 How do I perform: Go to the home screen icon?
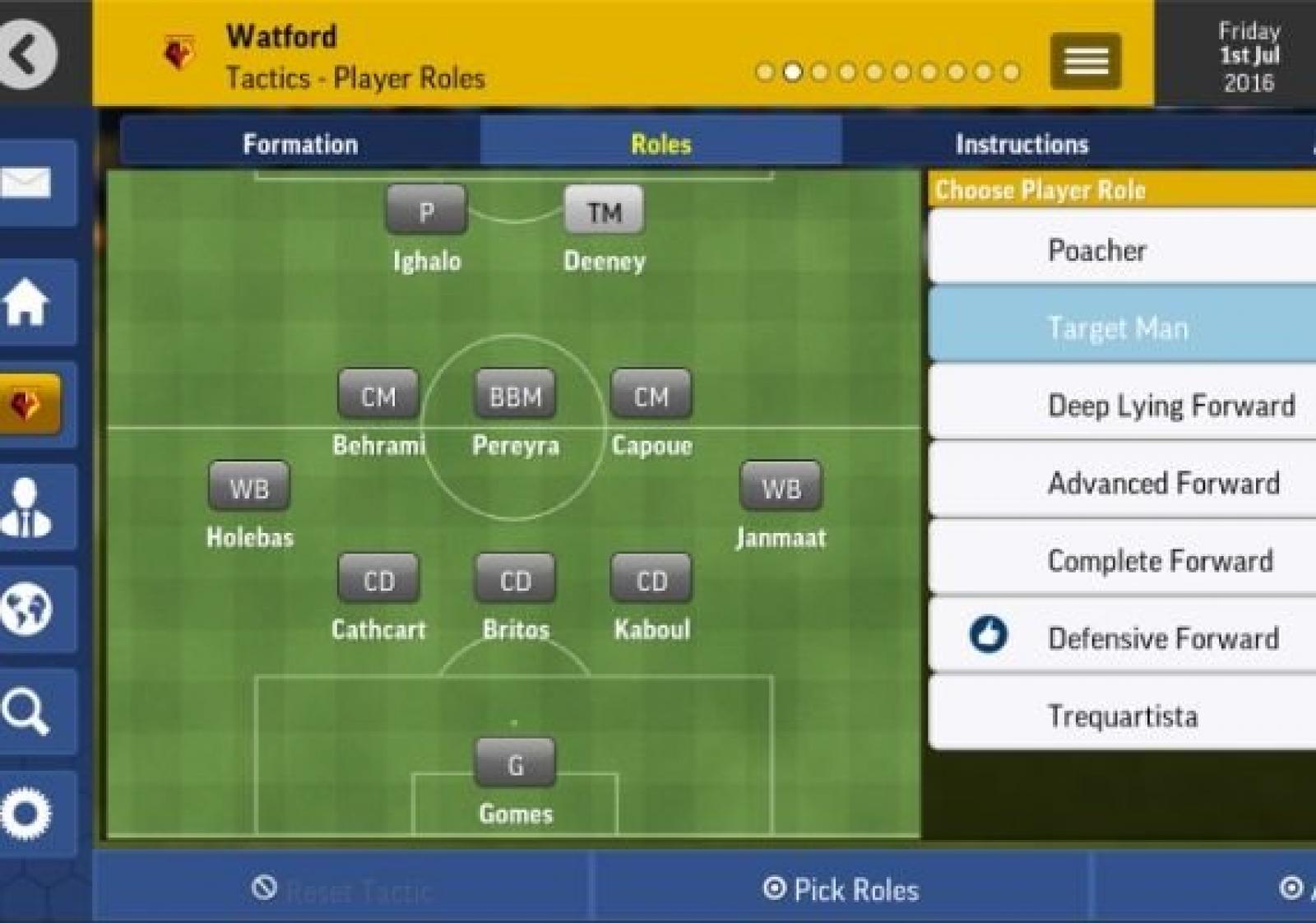28,303
